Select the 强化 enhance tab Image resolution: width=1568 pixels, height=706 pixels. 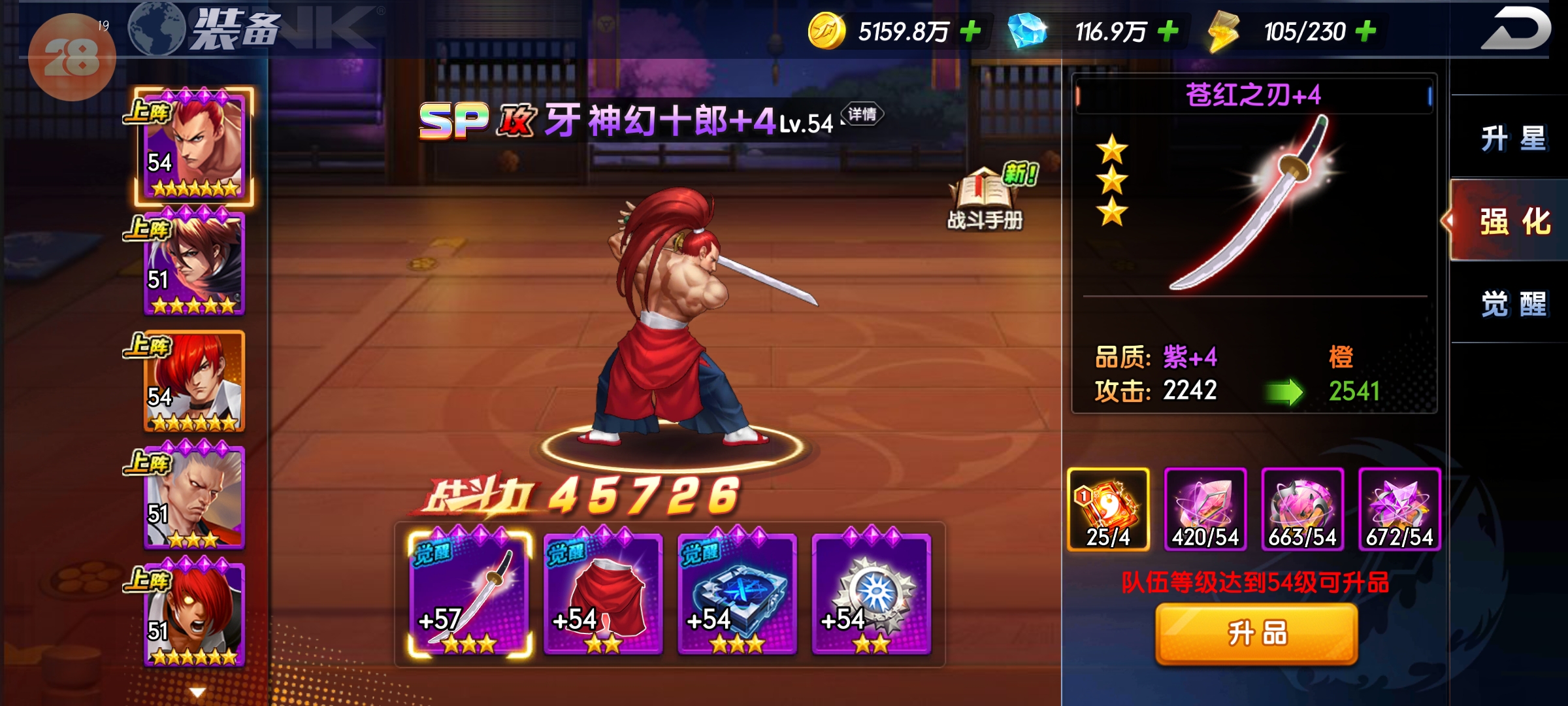[1513, 221]
